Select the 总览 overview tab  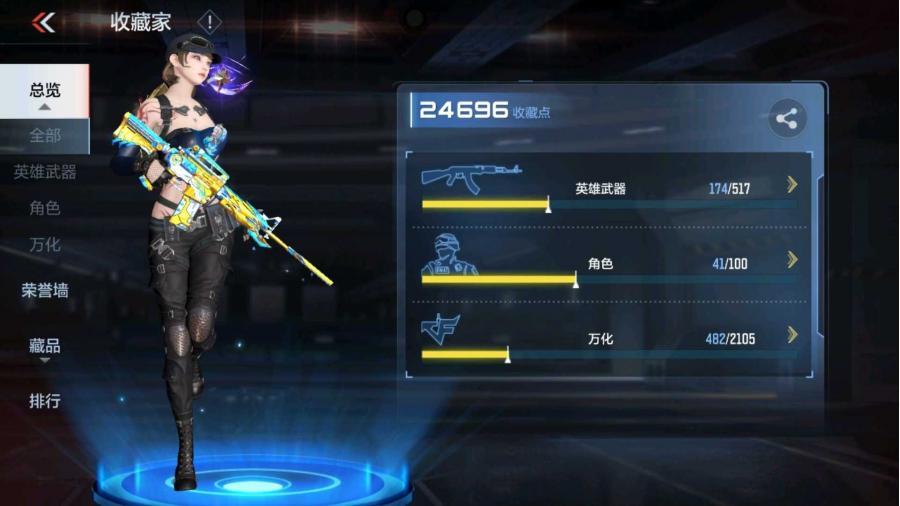pyautogui.click(x=44, y=90)
